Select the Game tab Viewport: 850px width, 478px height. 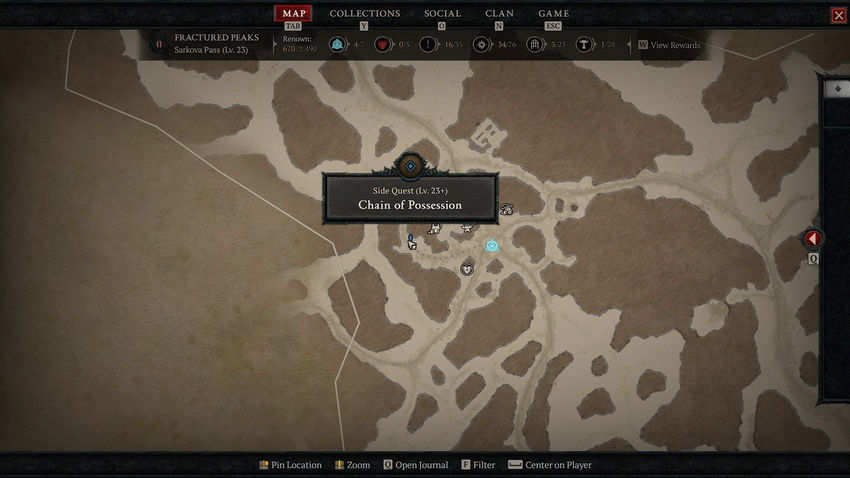pyautogui.click(x=553, y=14)
